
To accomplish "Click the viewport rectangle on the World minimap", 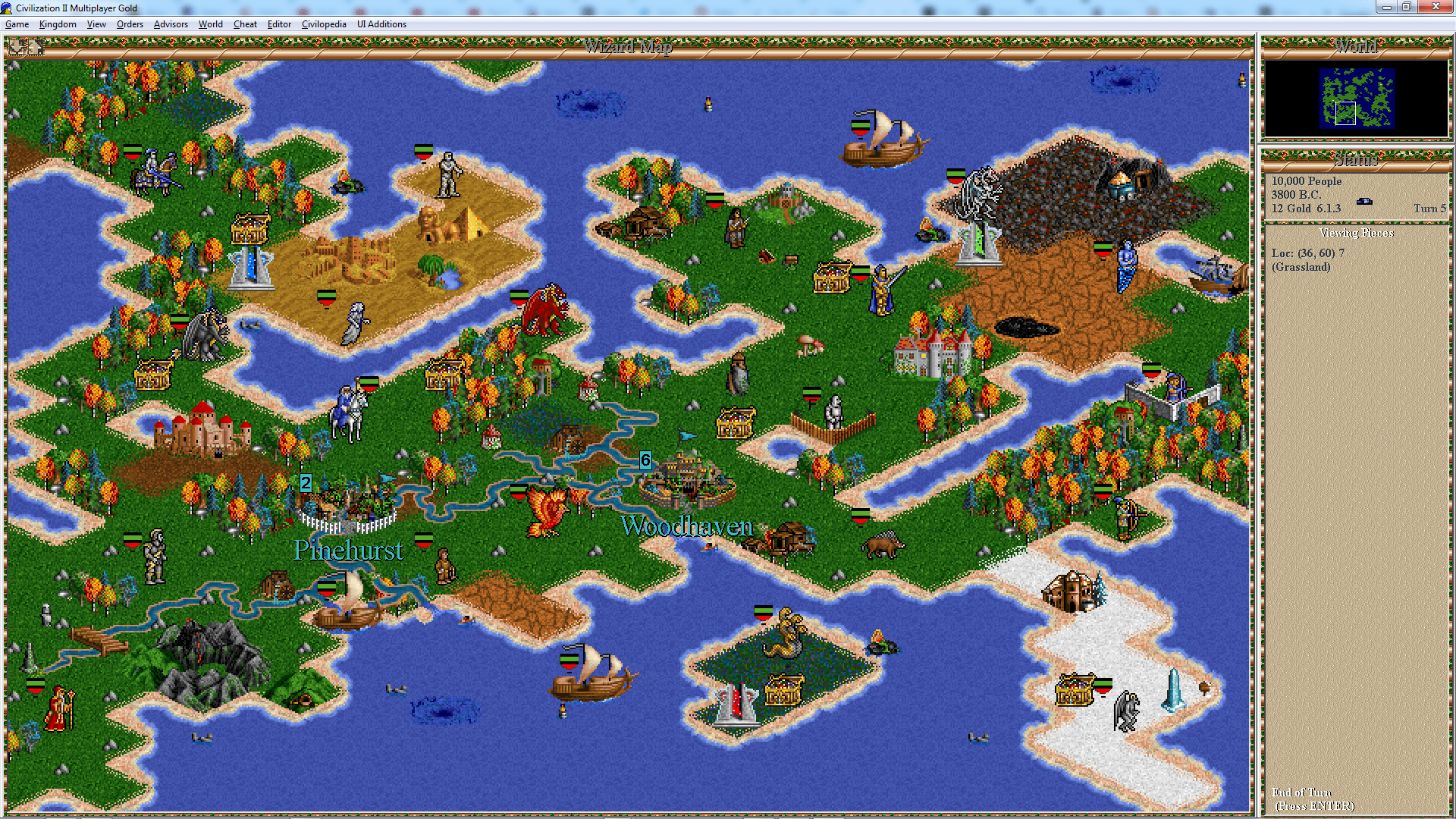I will tap(1346, 114).
